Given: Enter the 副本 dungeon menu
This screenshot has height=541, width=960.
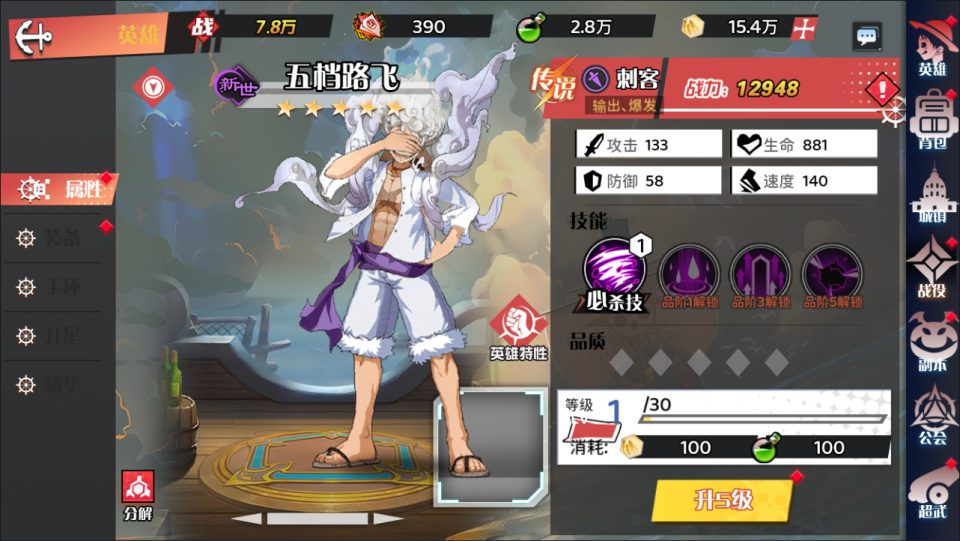Looking at the screenshot, I should click(932, 341).
